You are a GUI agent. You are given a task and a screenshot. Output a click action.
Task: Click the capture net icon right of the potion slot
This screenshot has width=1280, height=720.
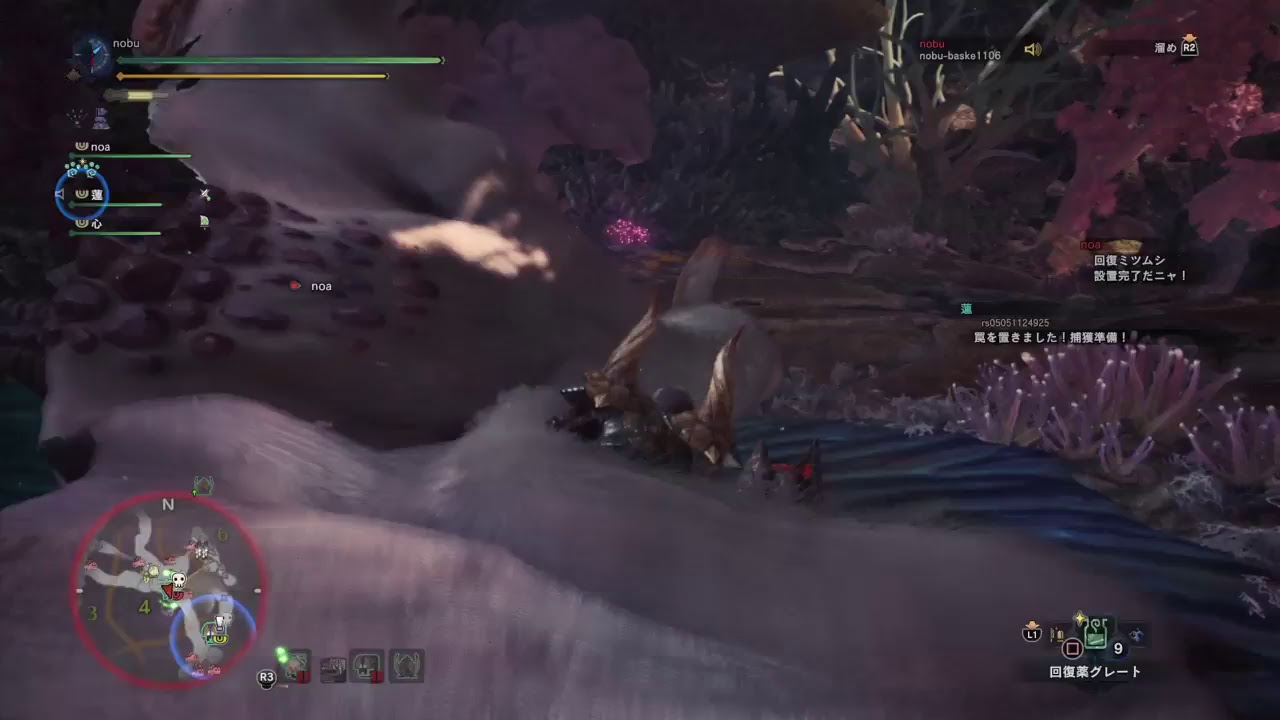1136,635
